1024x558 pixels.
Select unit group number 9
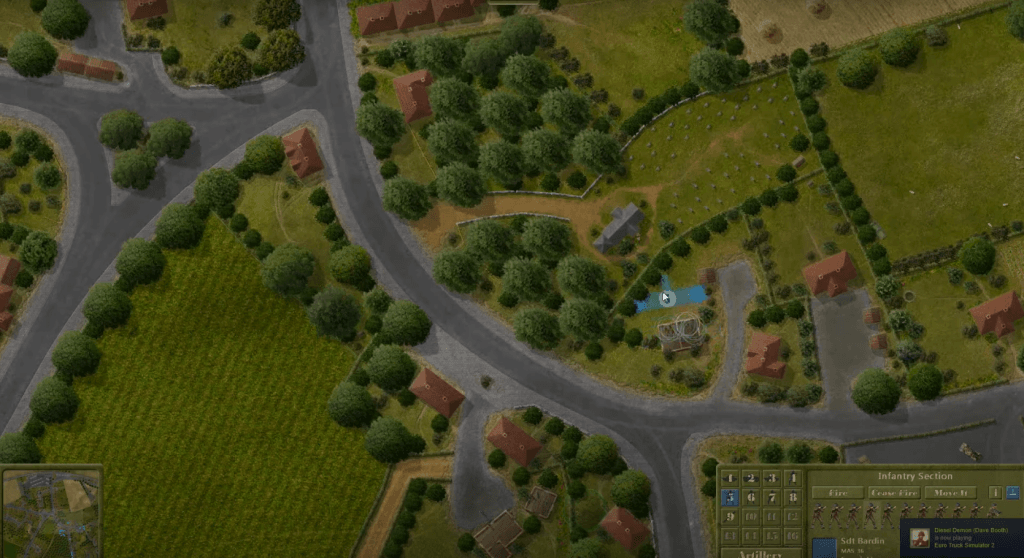coord(729,516)
